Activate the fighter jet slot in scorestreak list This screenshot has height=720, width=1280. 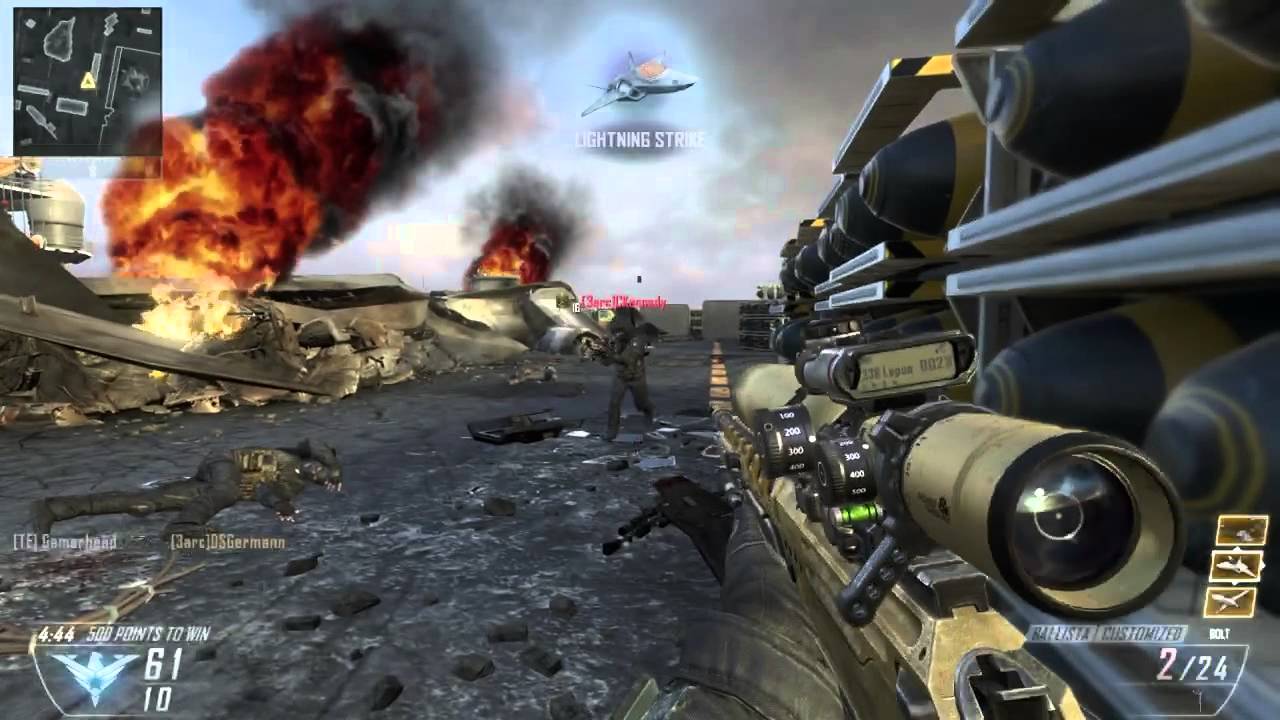[1235, 566]
